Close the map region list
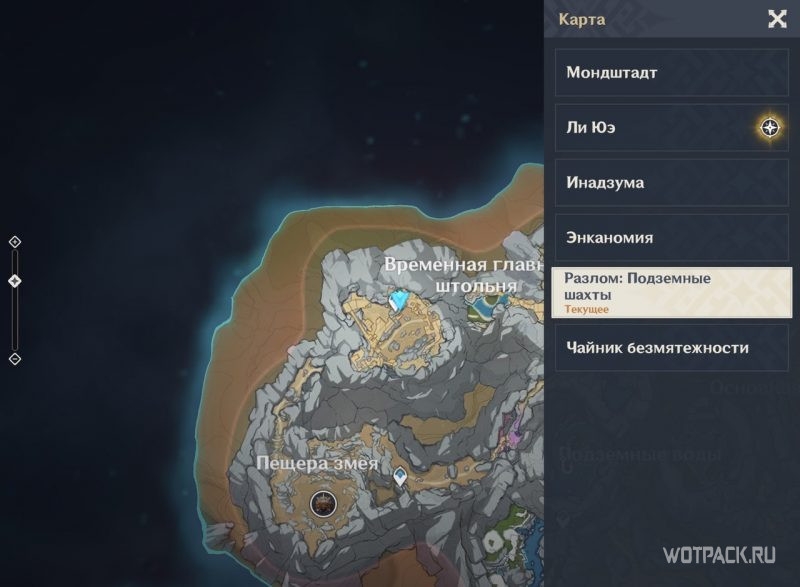 pyautogui.click(x=776, y=18)
